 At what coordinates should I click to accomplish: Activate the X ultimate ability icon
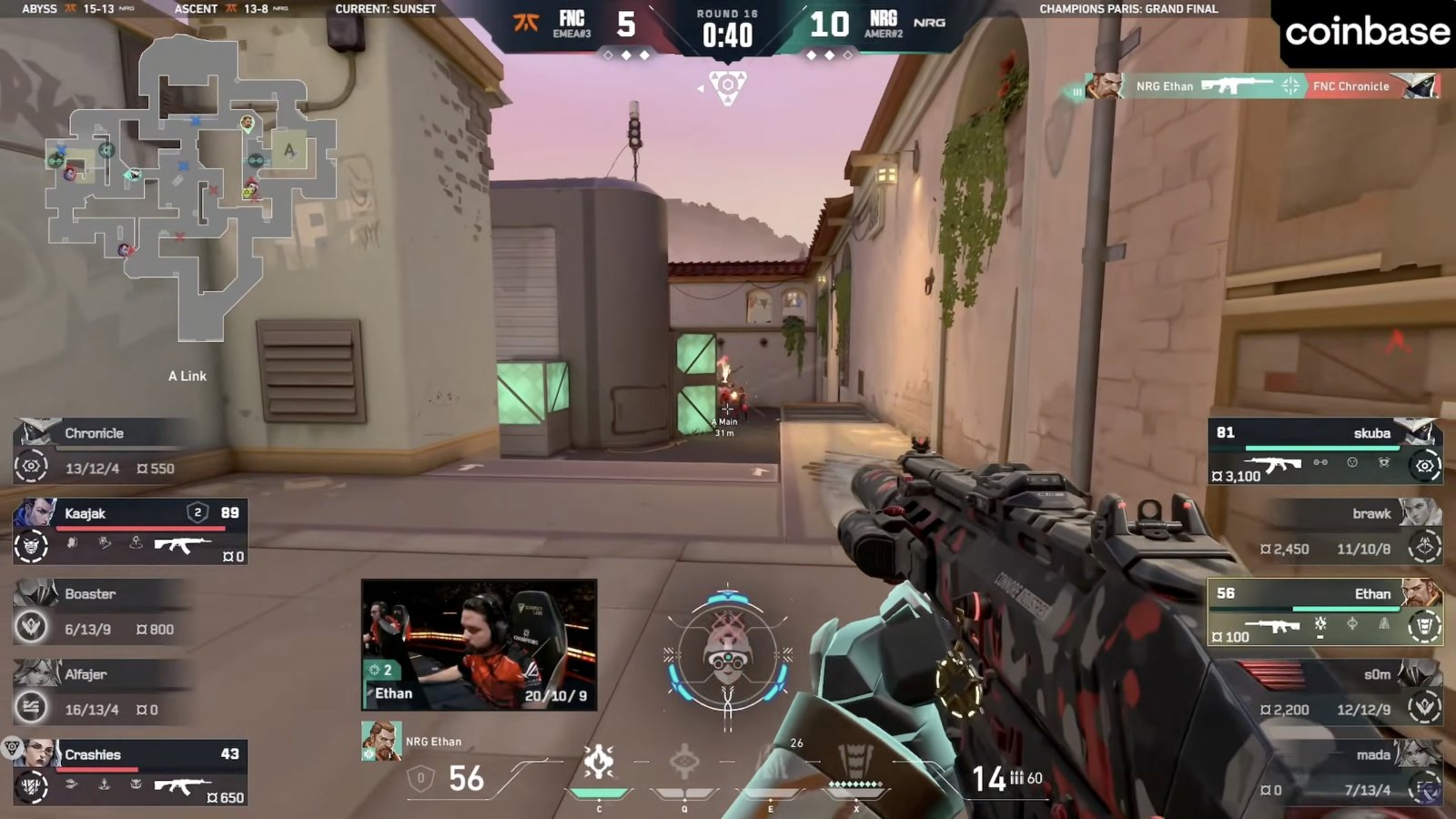[855, 763]
